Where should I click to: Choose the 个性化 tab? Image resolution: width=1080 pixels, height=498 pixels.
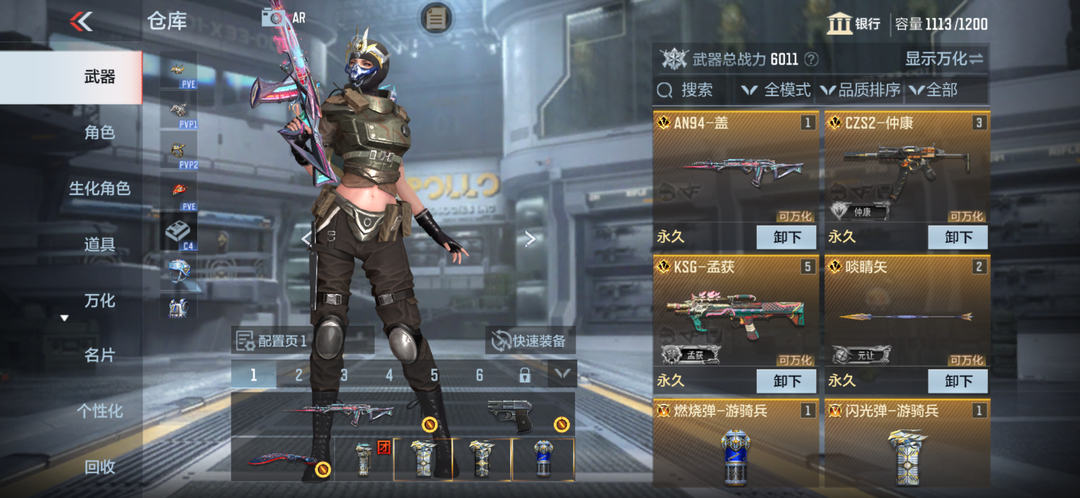click(x=99, y=411)
